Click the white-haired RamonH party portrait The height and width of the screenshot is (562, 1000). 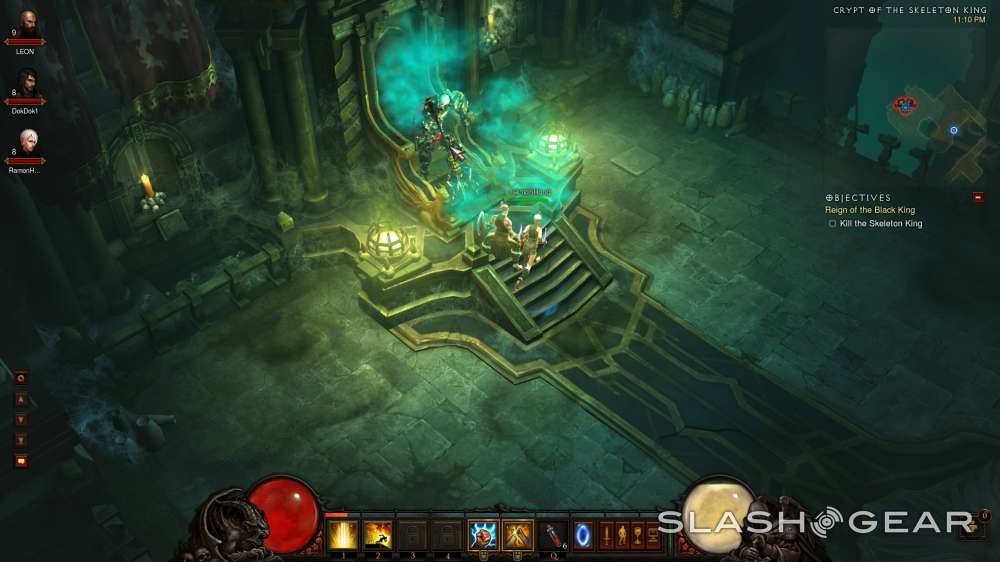point(27,140)
